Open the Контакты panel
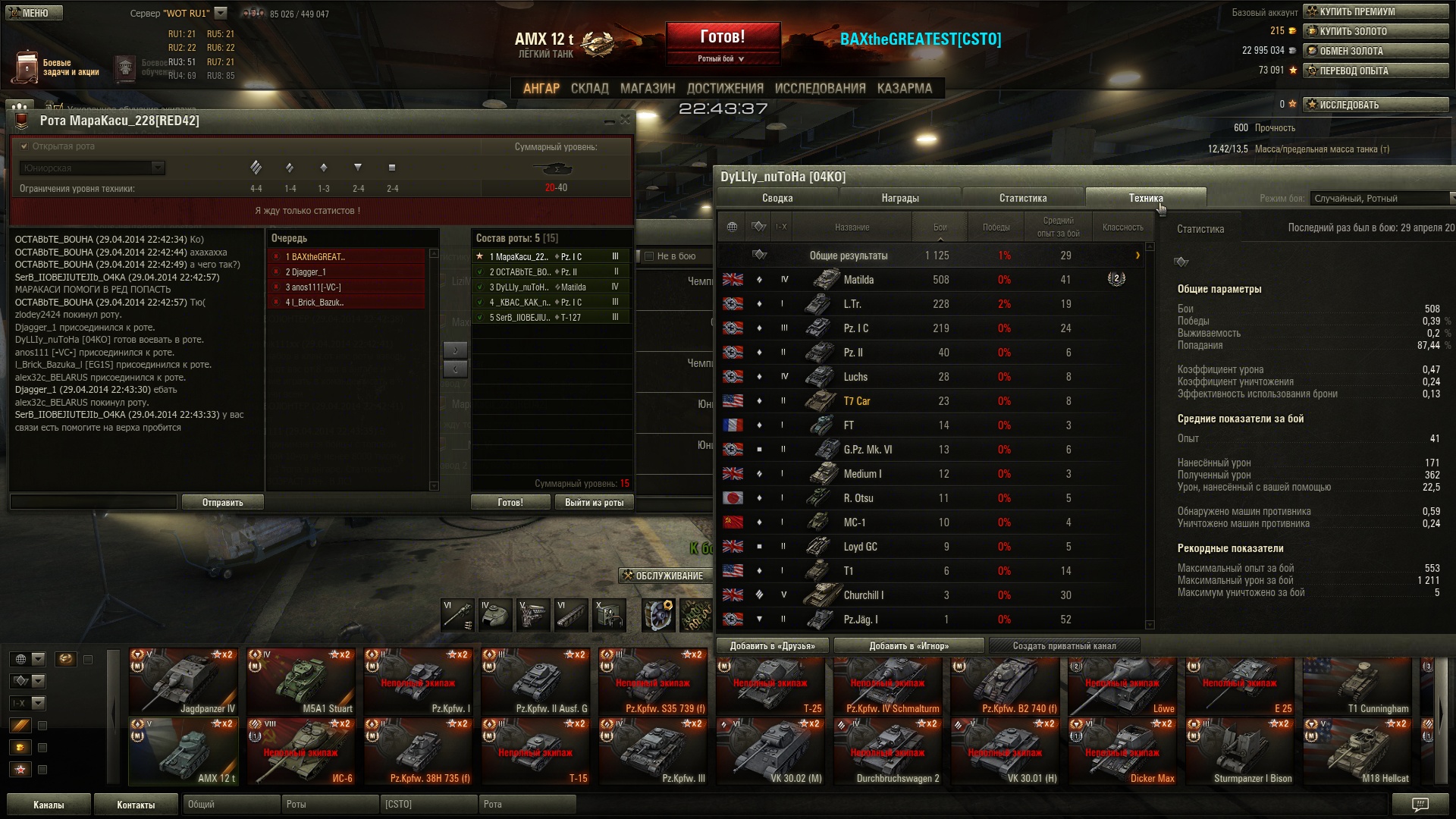Screen dimensions: 1456x819 coord(135,805)
